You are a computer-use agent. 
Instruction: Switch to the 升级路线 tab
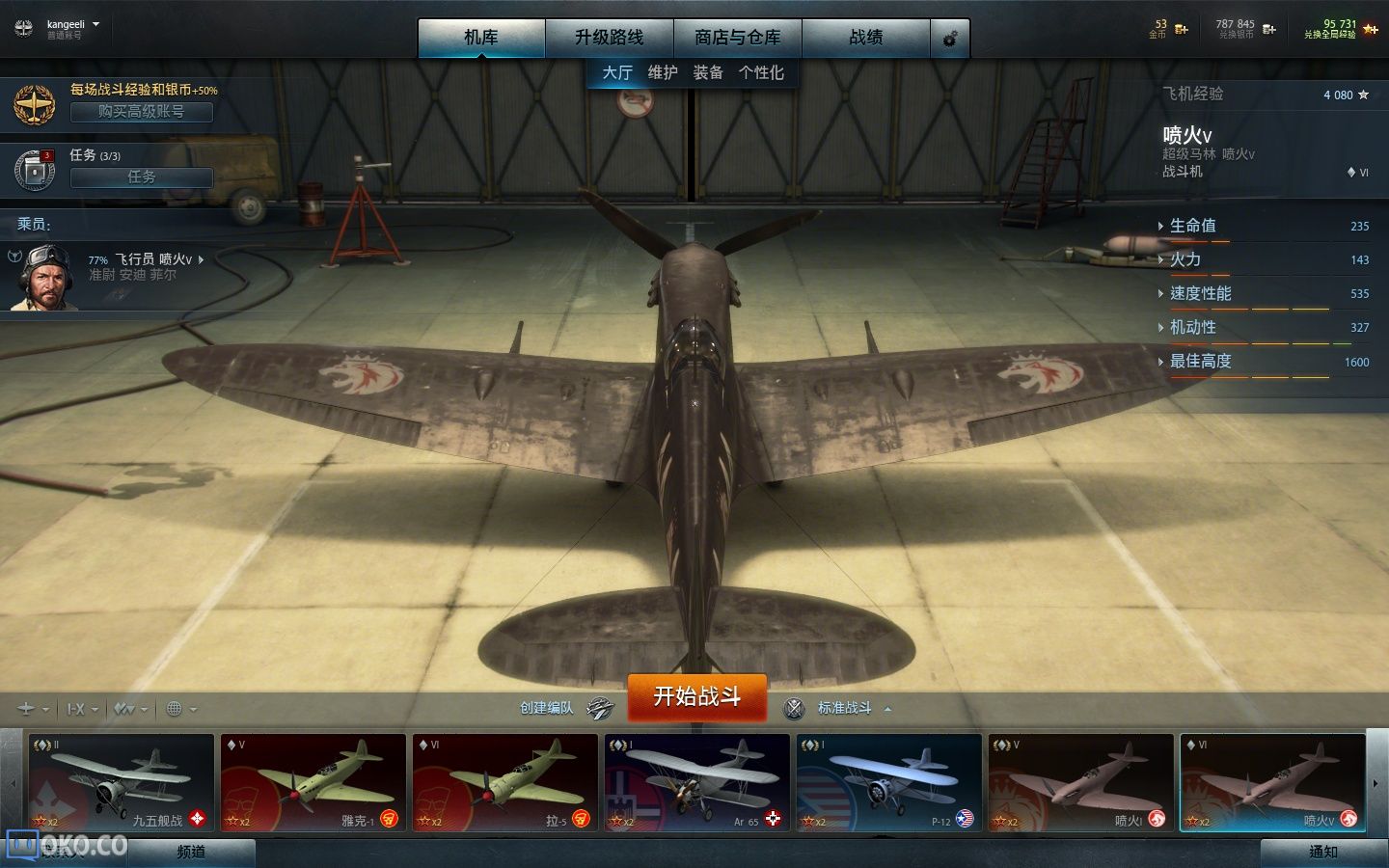point(609,38)
